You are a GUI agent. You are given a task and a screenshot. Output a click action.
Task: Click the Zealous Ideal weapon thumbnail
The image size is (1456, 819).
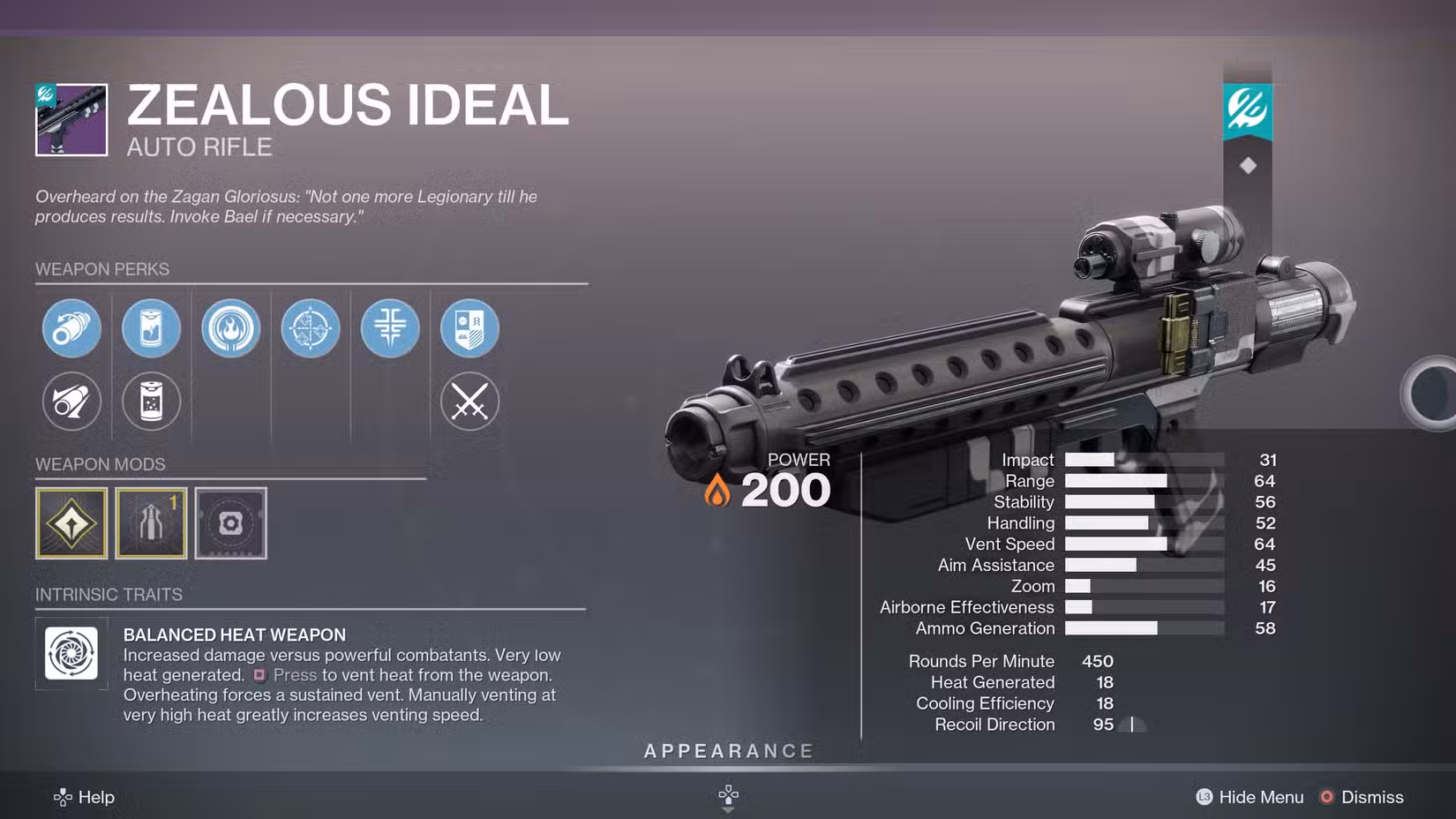pos(71,120)
